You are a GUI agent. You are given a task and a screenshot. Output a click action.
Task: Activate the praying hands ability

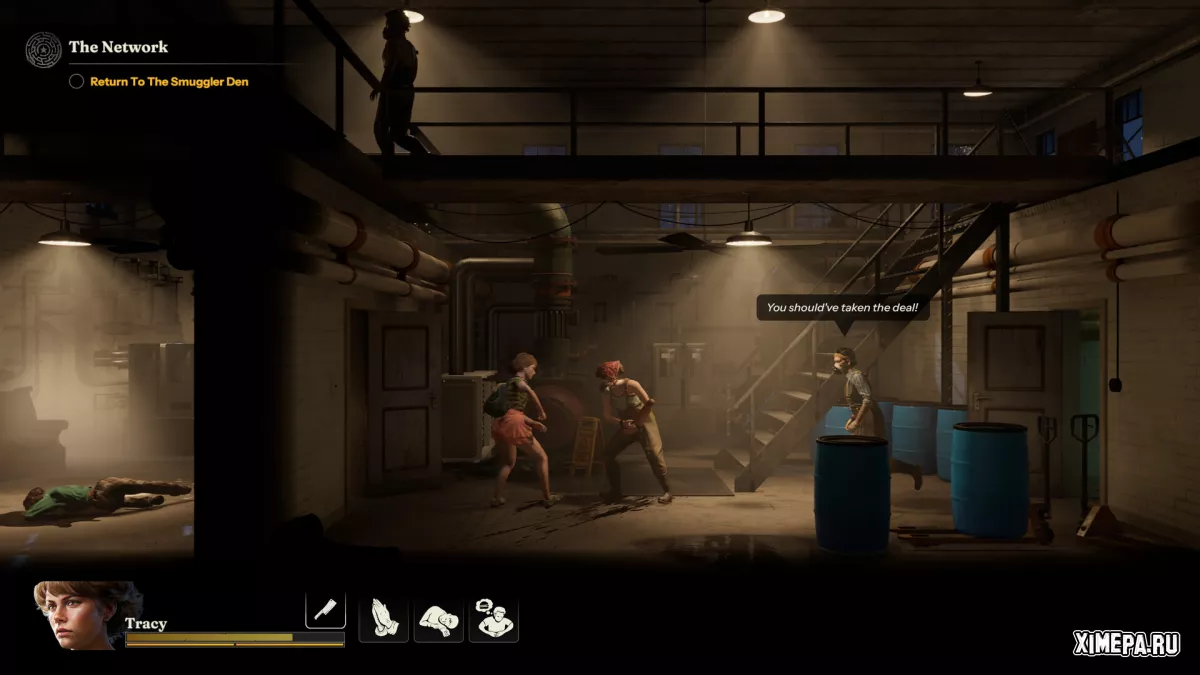pos(383,620)
